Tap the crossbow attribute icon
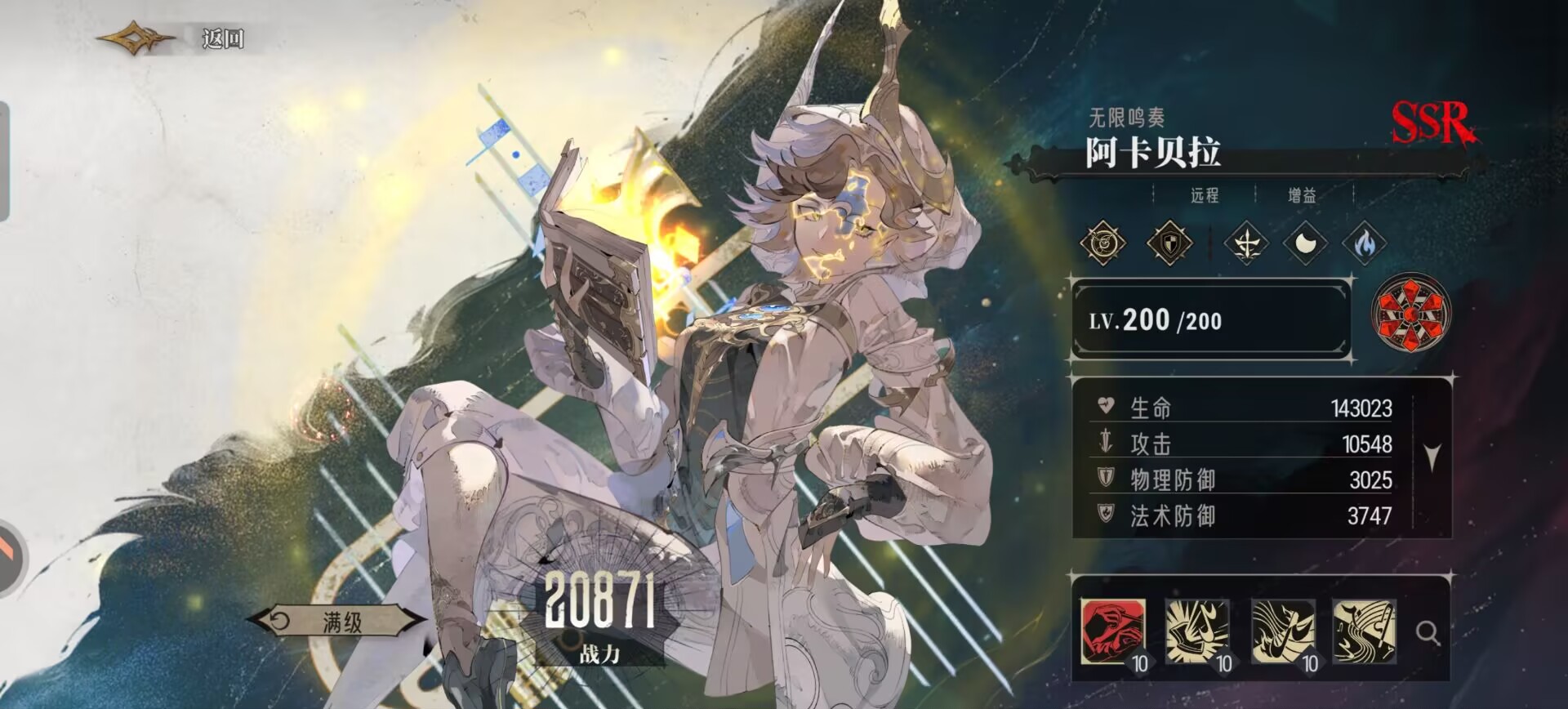The width and height of the screenshot is (1568, 709). pos(1246,243)
